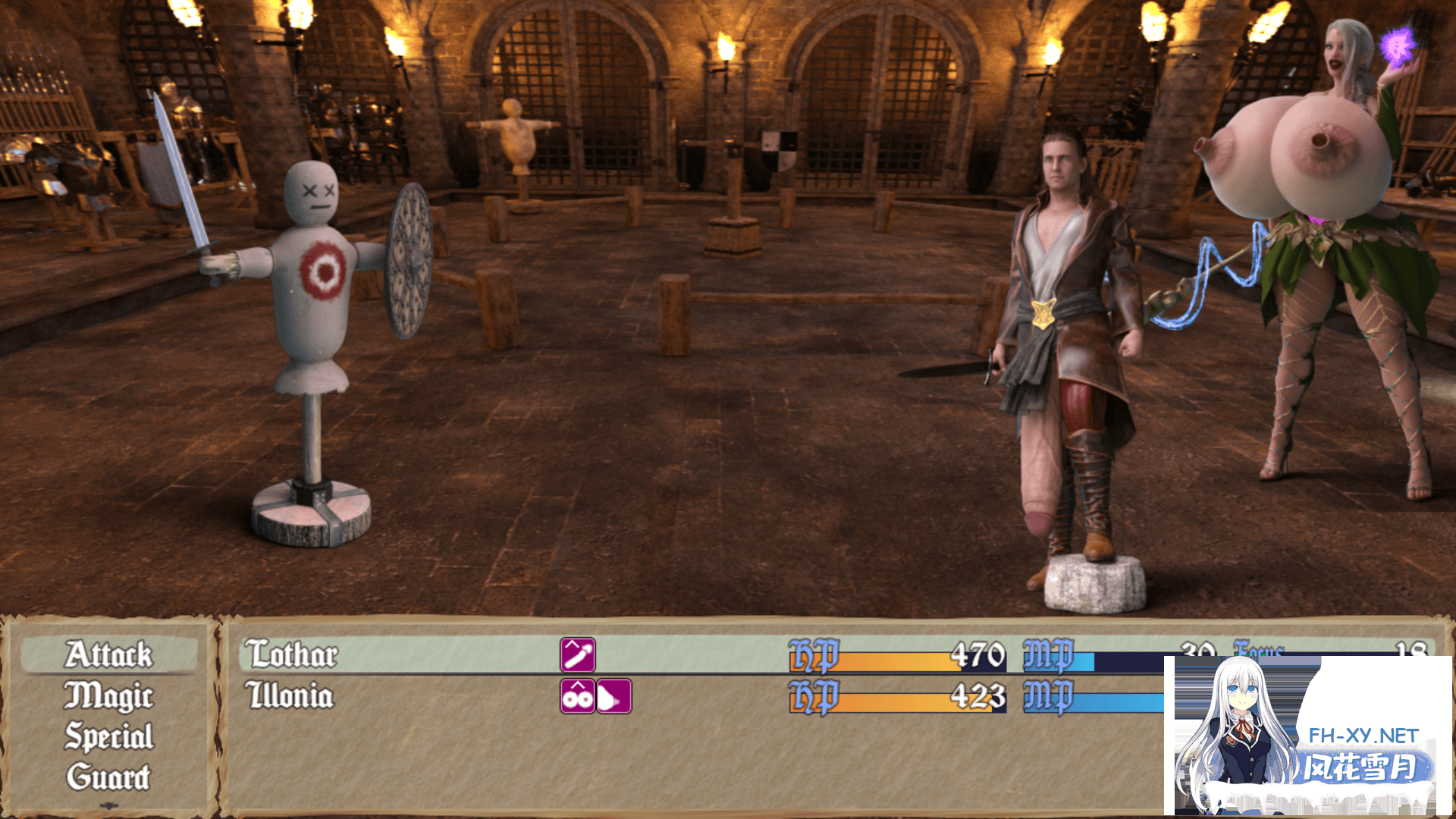
Task: Open the Magic command menu
Action: point(108,696)
